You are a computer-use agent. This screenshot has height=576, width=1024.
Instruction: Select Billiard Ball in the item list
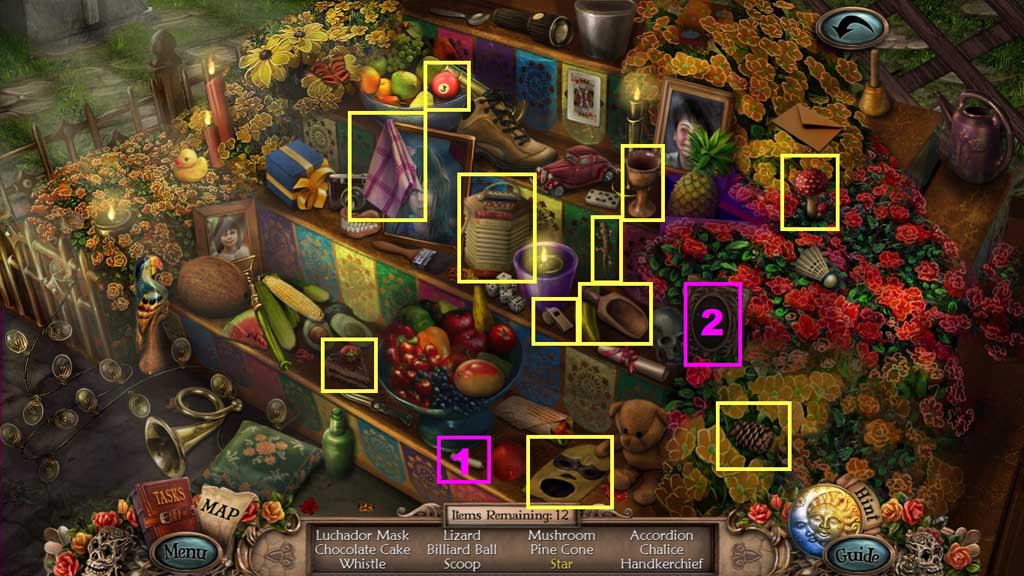coord(460,550)
